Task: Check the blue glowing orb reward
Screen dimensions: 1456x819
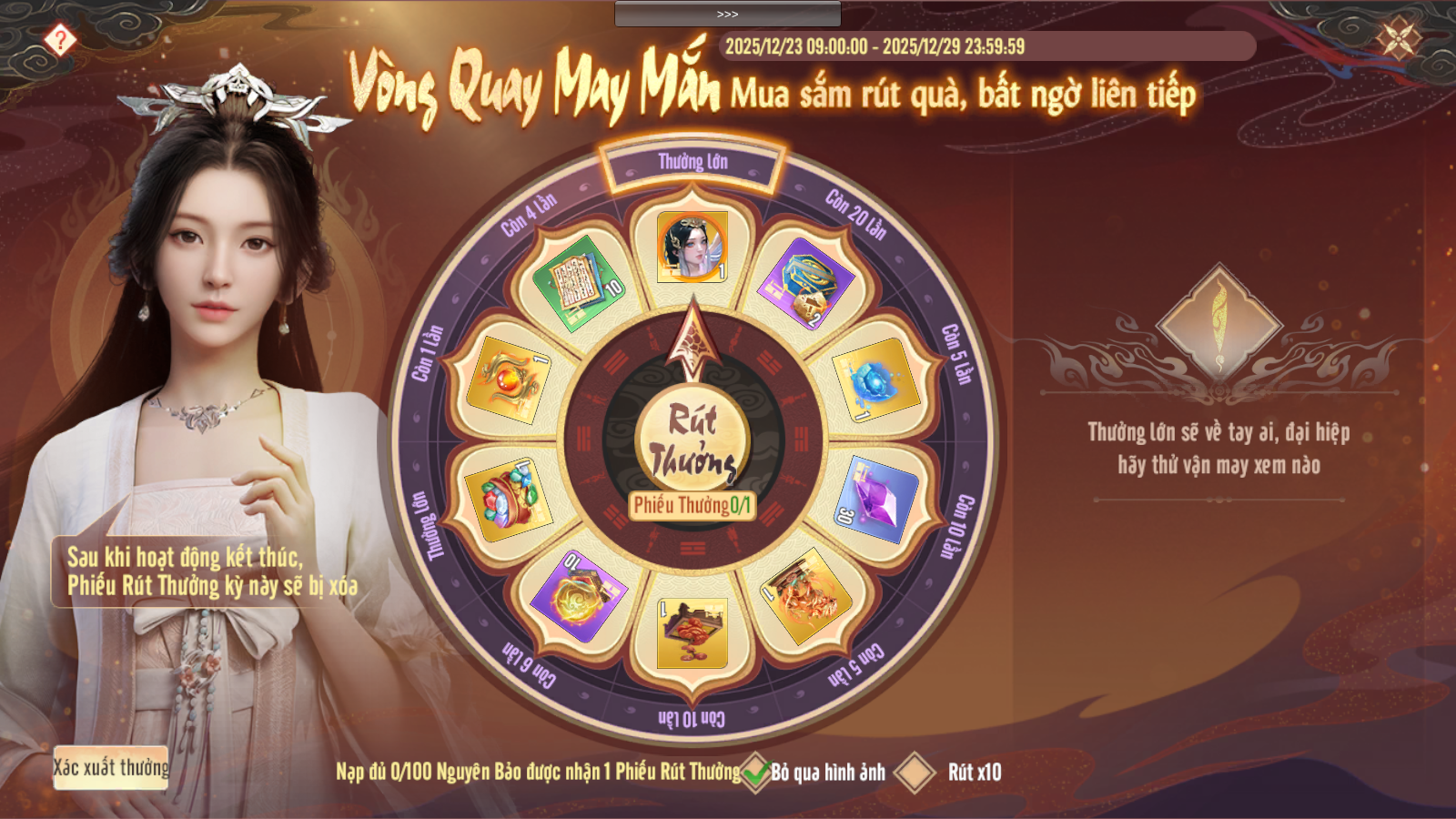Action: (873, 380)
